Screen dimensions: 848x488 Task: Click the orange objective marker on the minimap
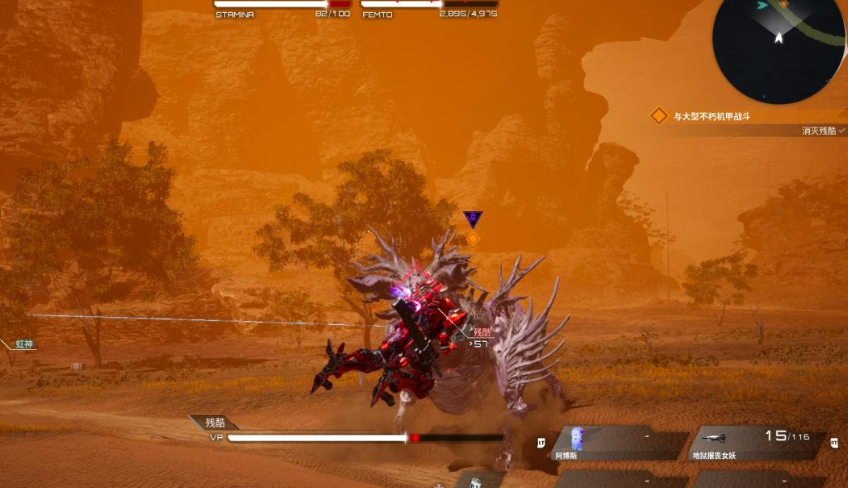[x=784, y=4]
